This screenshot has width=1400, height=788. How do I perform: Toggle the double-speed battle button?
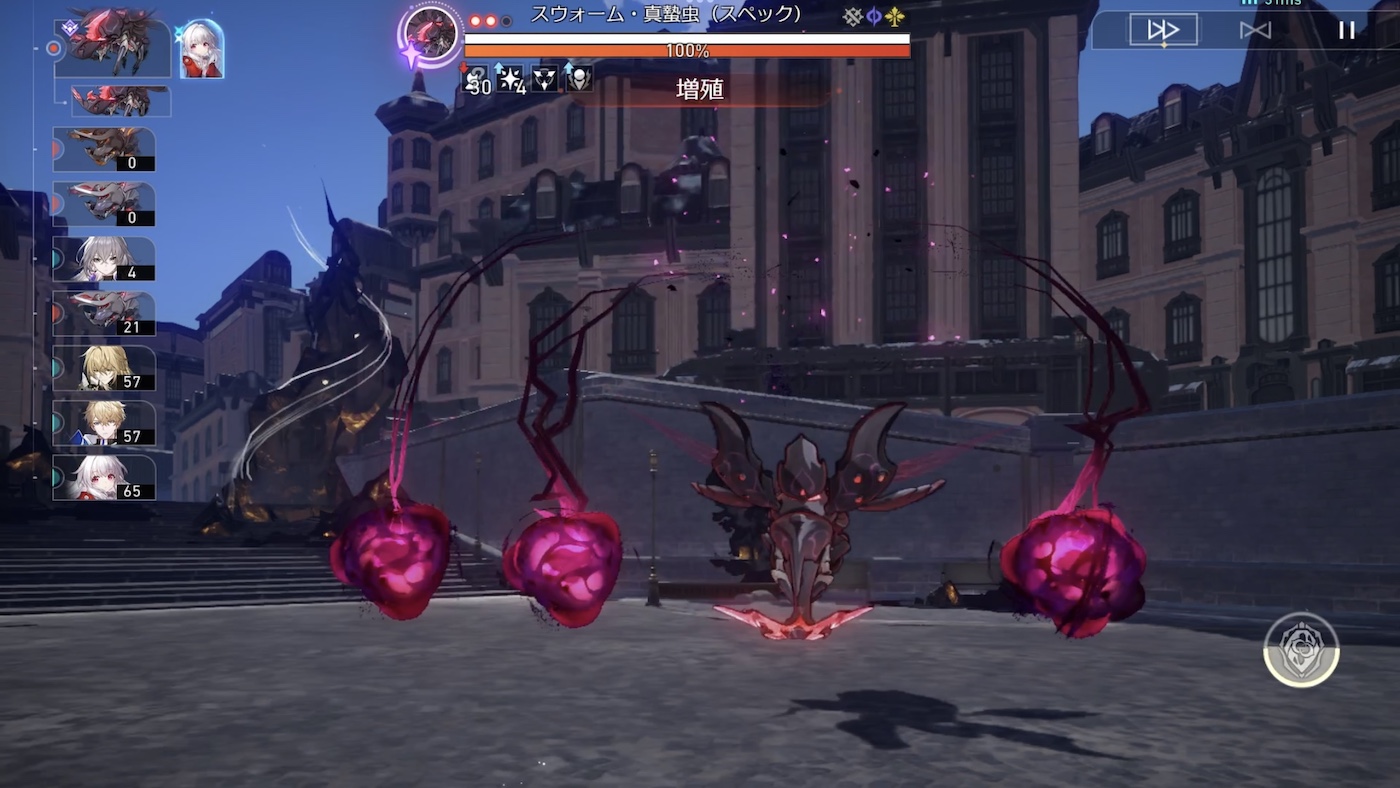point(1163,30)
